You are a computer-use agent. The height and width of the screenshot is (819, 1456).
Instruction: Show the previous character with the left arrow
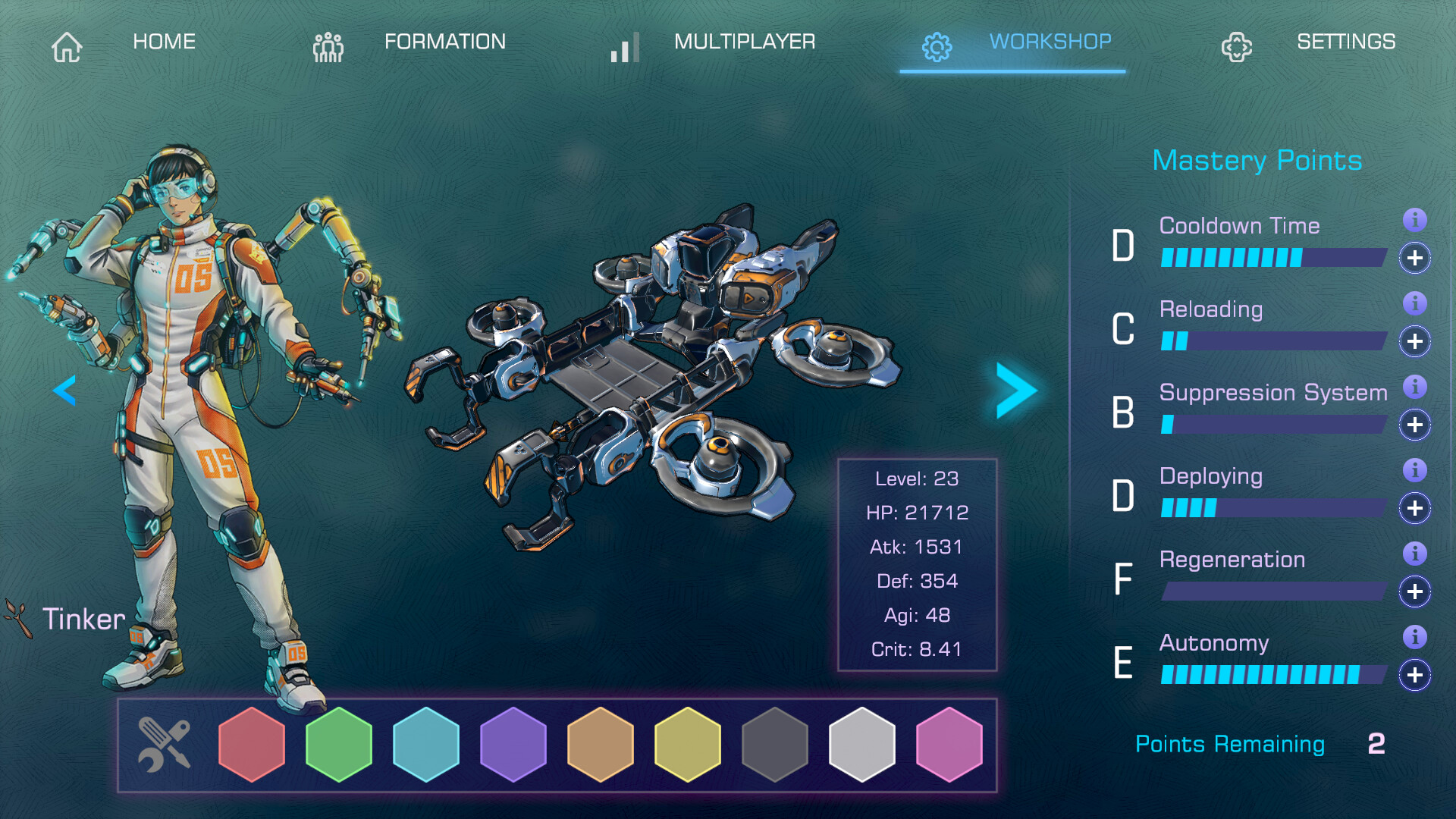[x=64, y=391]
